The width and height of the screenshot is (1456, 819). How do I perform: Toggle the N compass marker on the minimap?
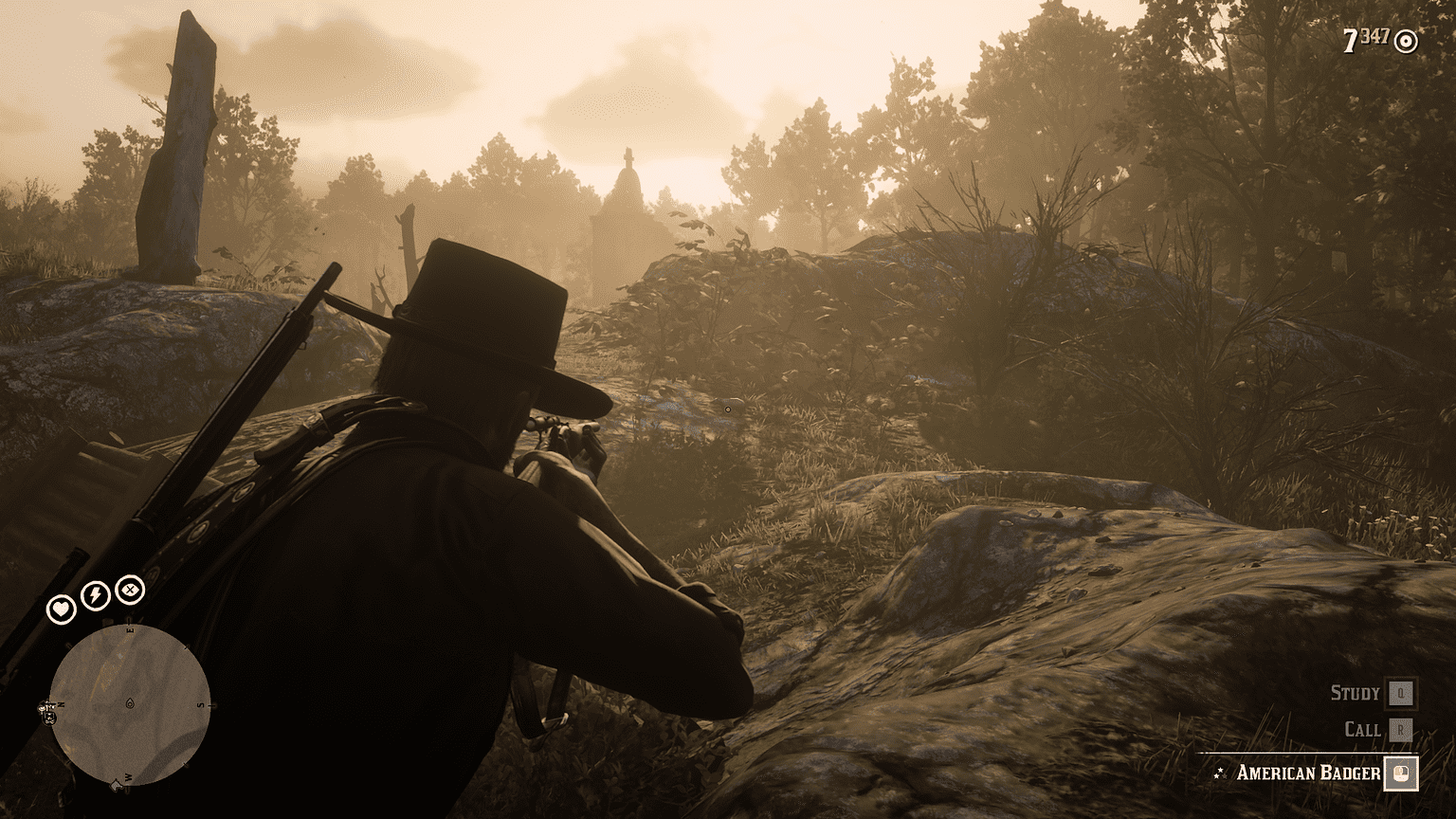pos(61,704)
